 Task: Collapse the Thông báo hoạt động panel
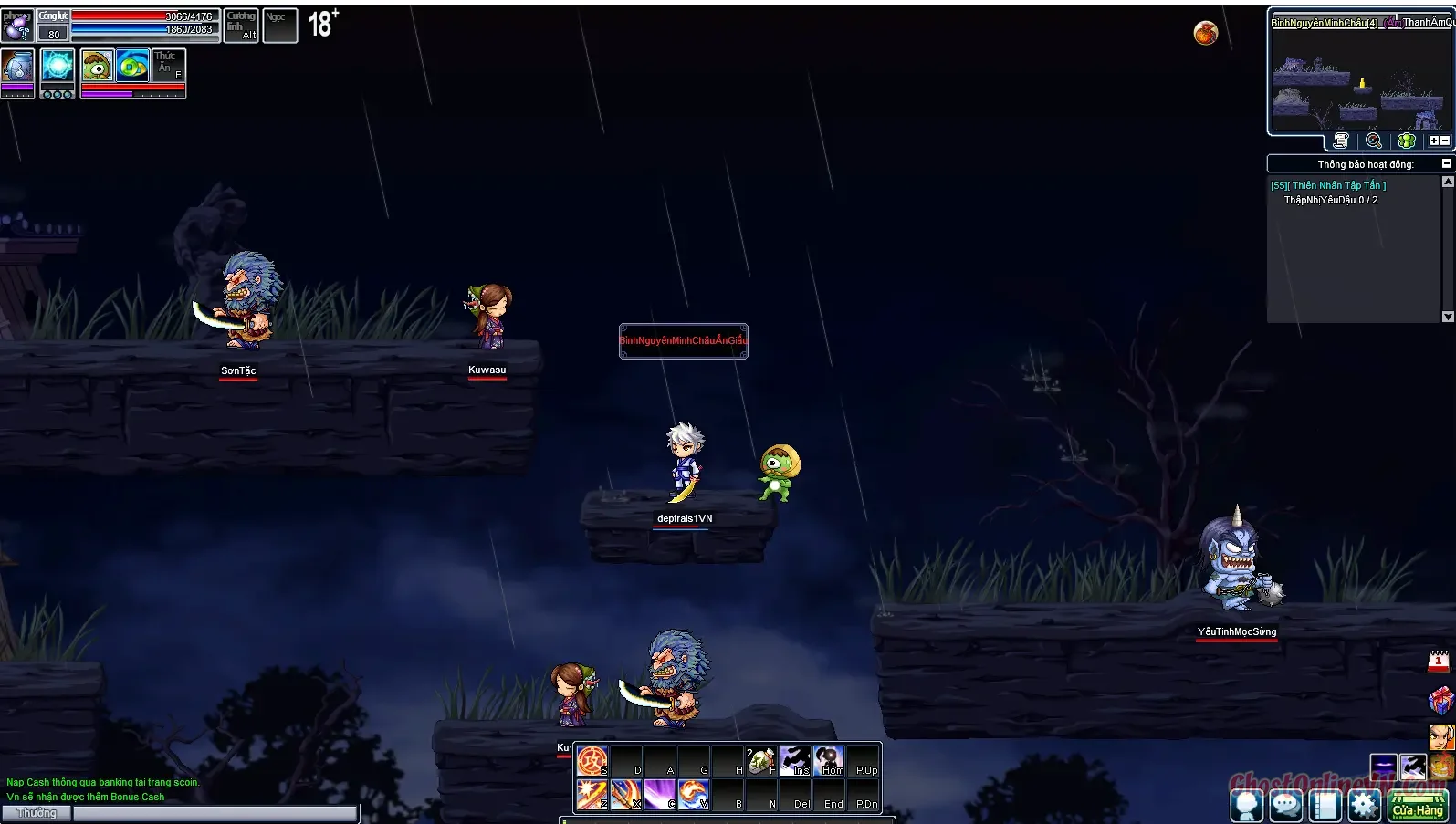(1446, 163)
